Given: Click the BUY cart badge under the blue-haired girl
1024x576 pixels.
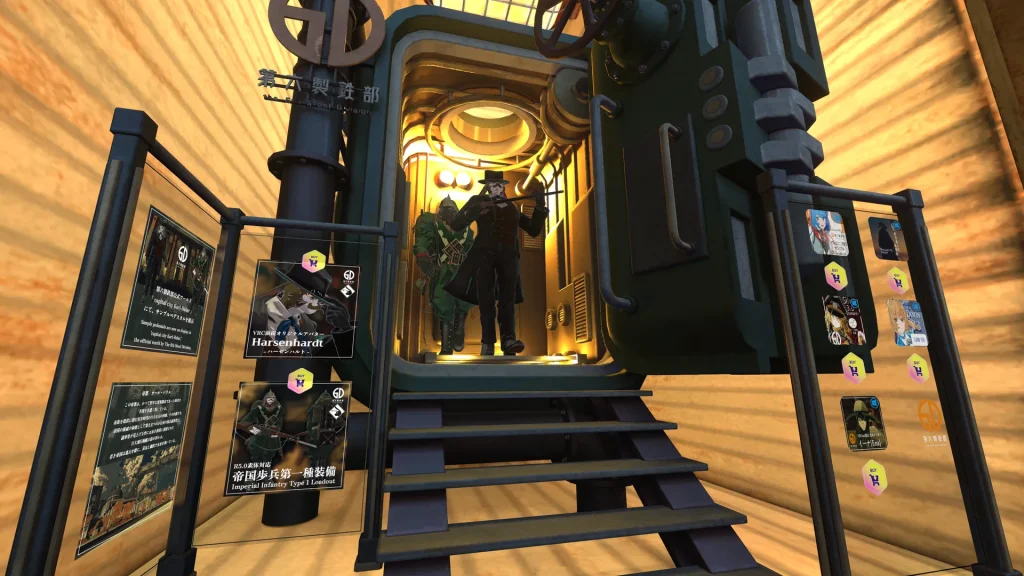Looking at the screenshot, I should point(836,275).
